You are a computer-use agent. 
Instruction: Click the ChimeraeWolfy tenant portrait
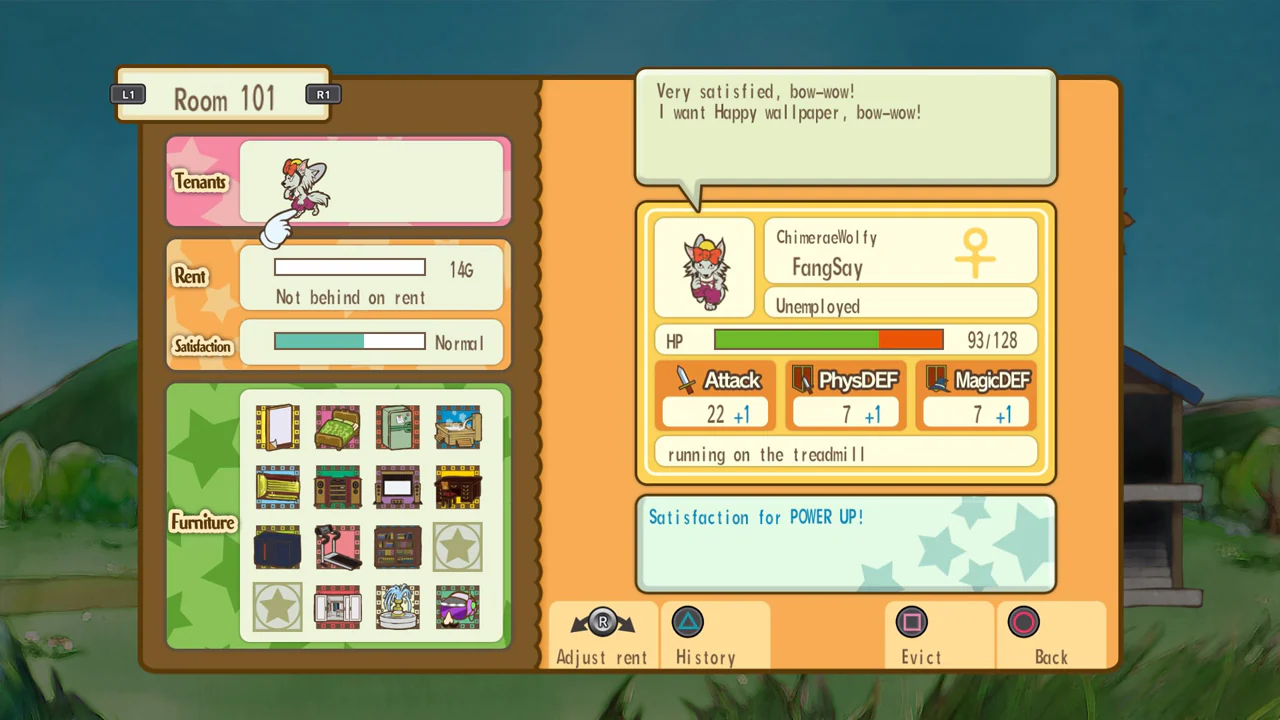(704, 266)
